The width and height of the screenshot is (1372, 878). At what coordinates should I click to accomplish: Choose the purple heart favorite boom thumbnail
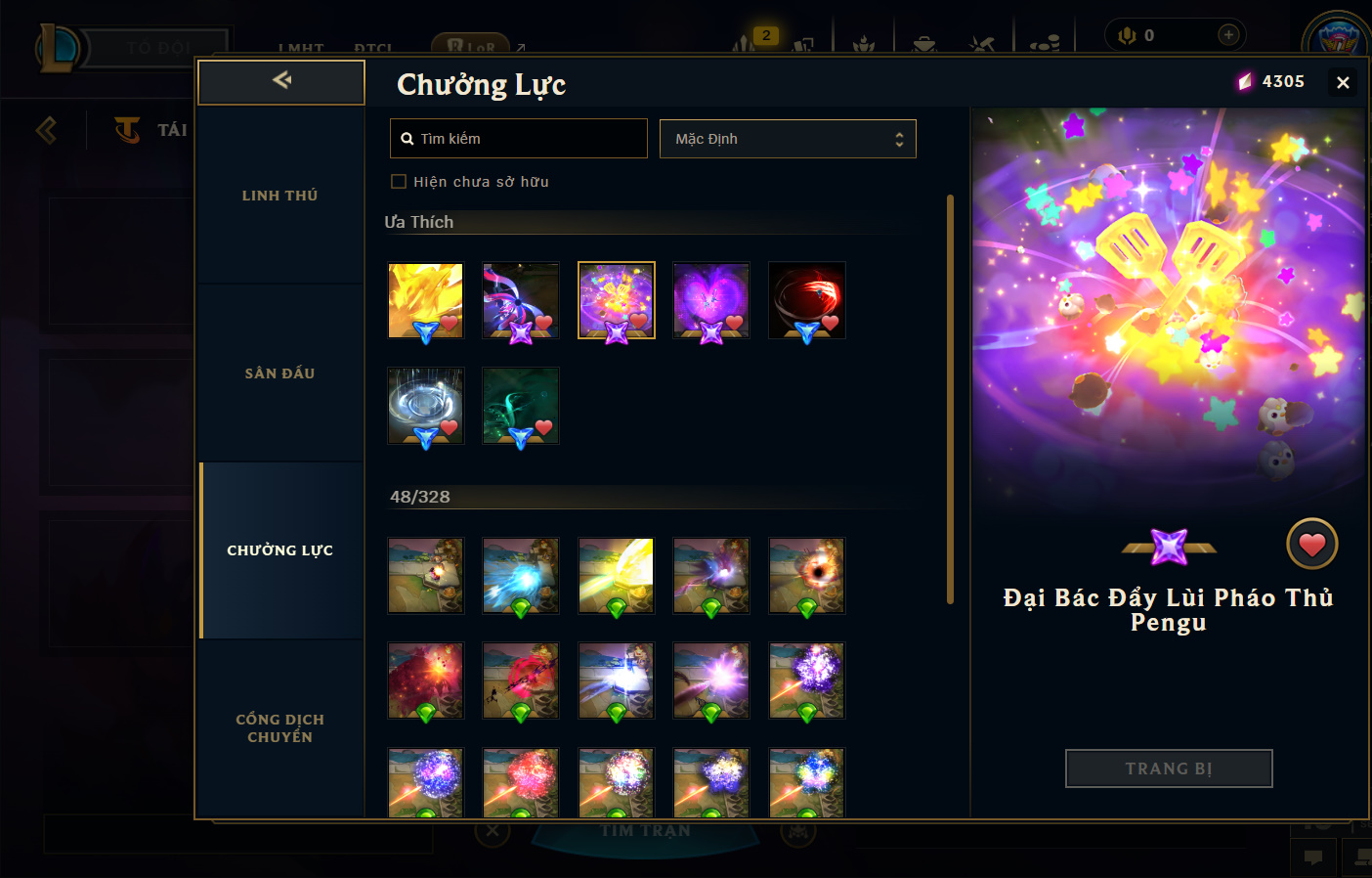pos(711,300)
